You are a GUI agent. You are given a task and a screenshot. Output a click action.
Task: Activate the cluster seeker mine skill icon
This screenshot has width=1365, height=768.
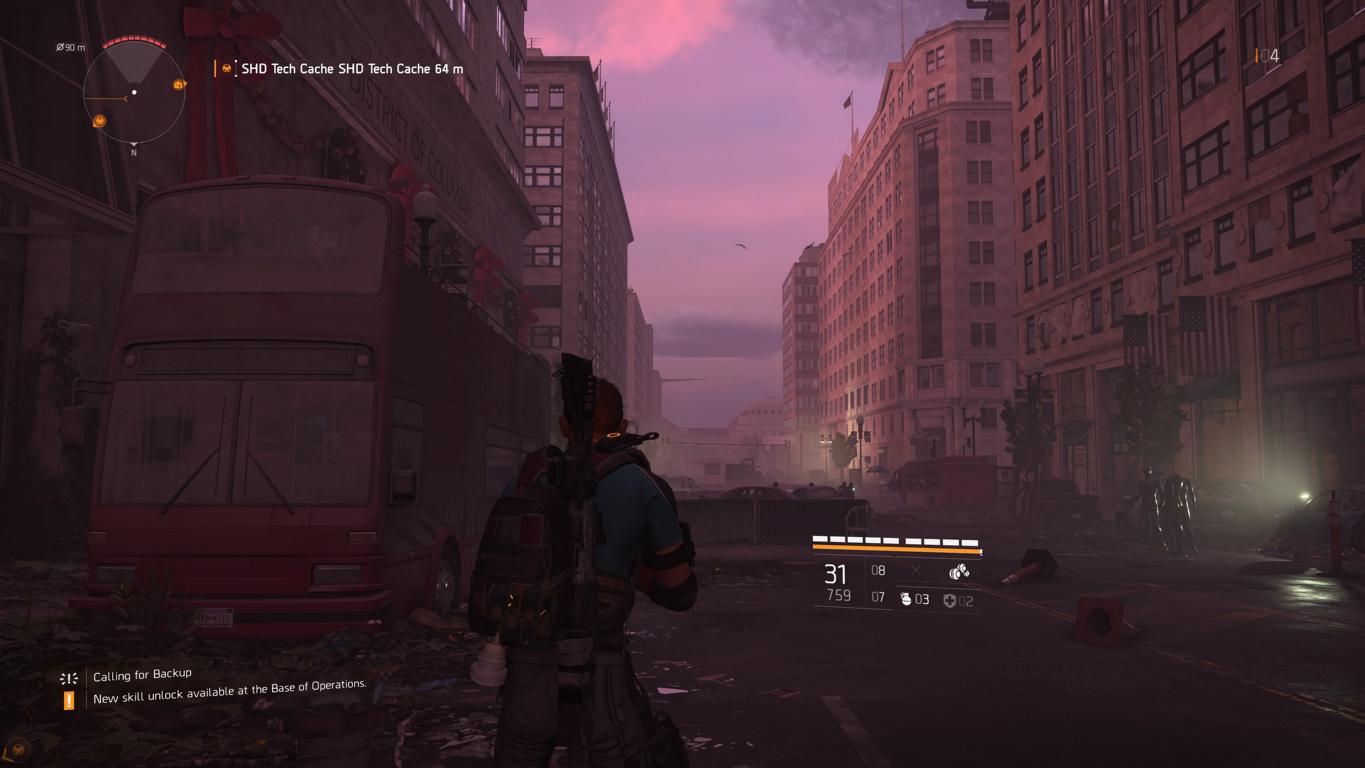point(958,572)
